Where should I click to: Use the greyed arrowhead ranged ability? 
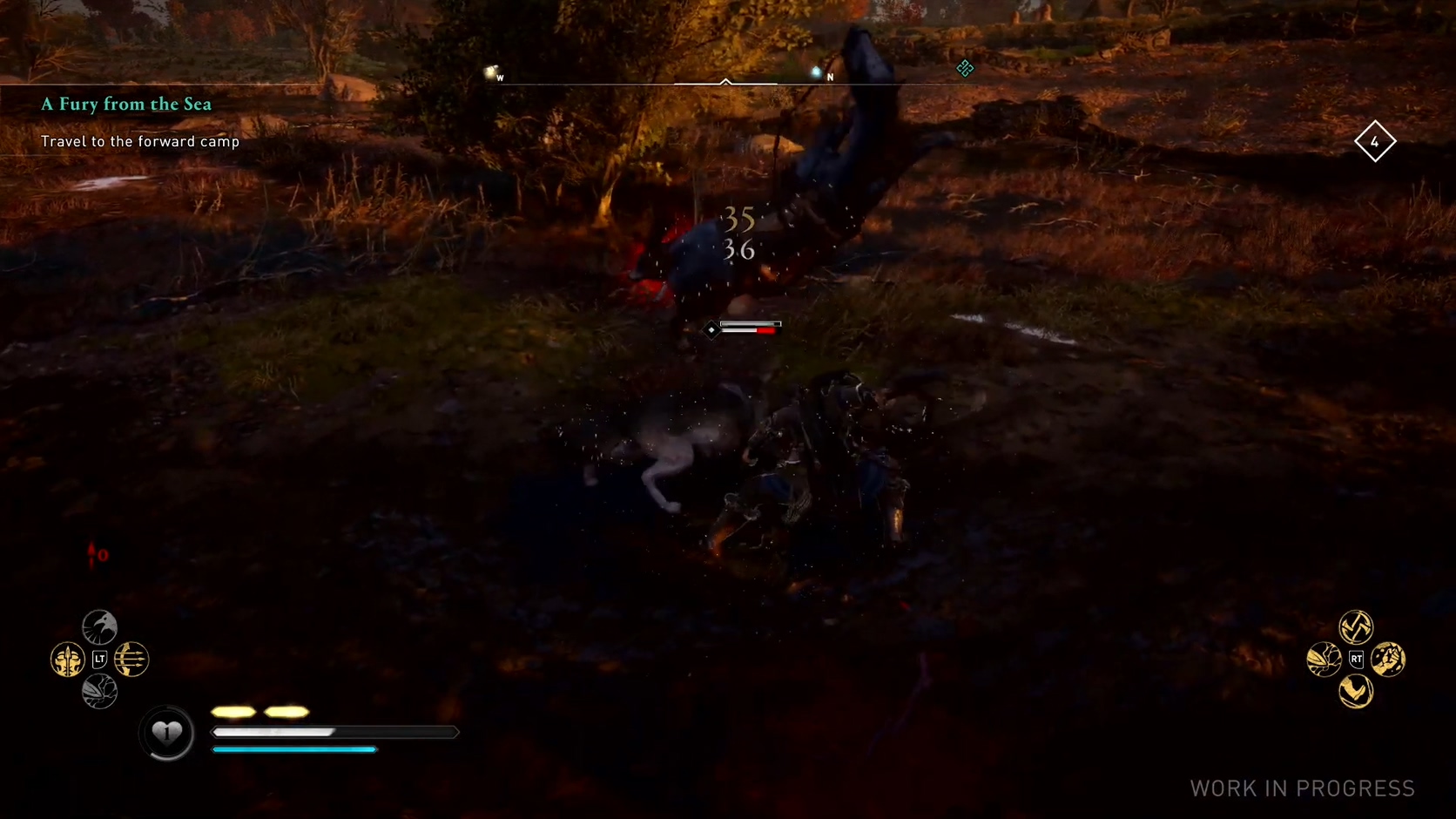click(x=99, y=693)
